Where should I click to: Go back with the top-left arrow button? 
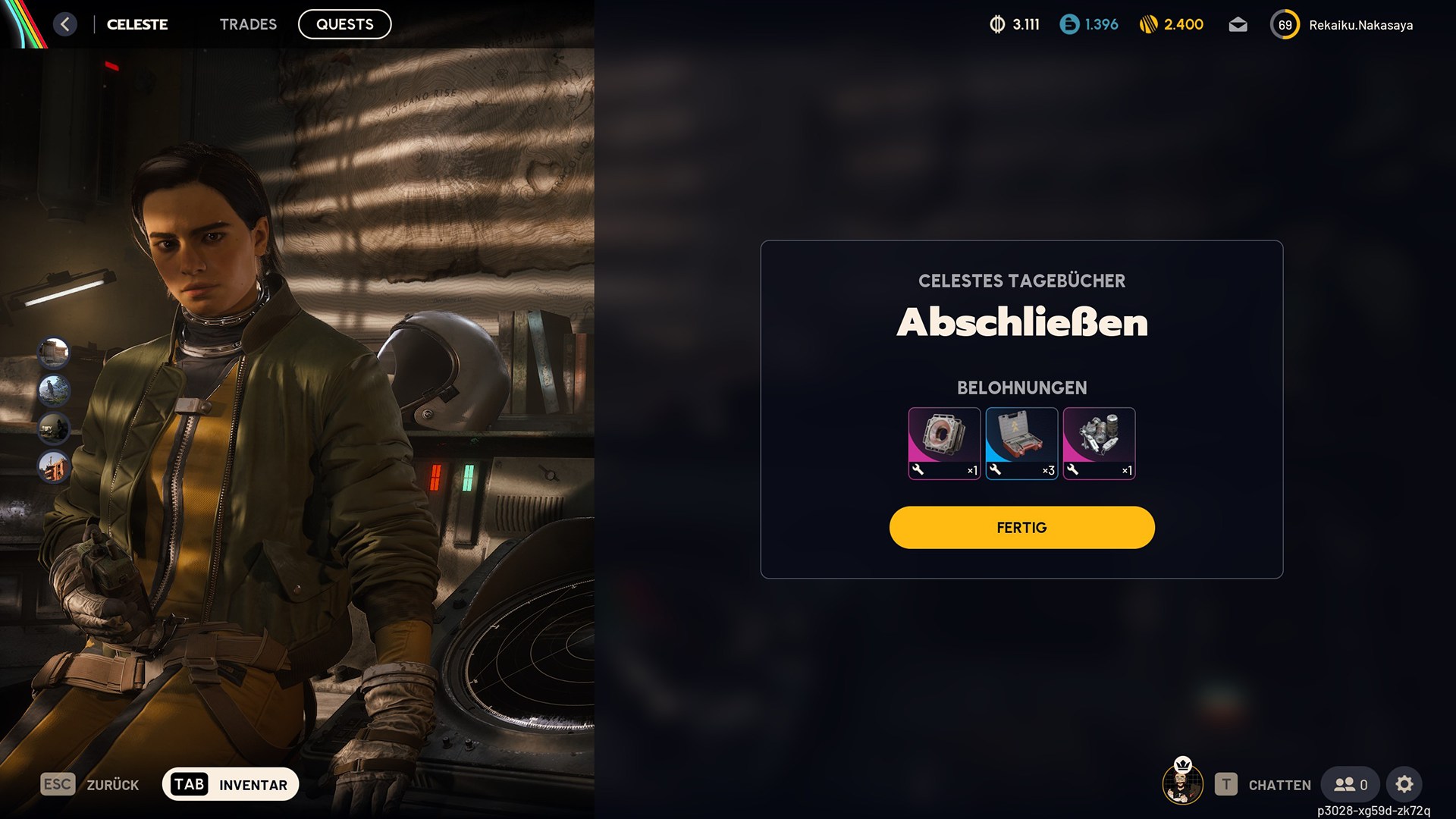point(65,24)
